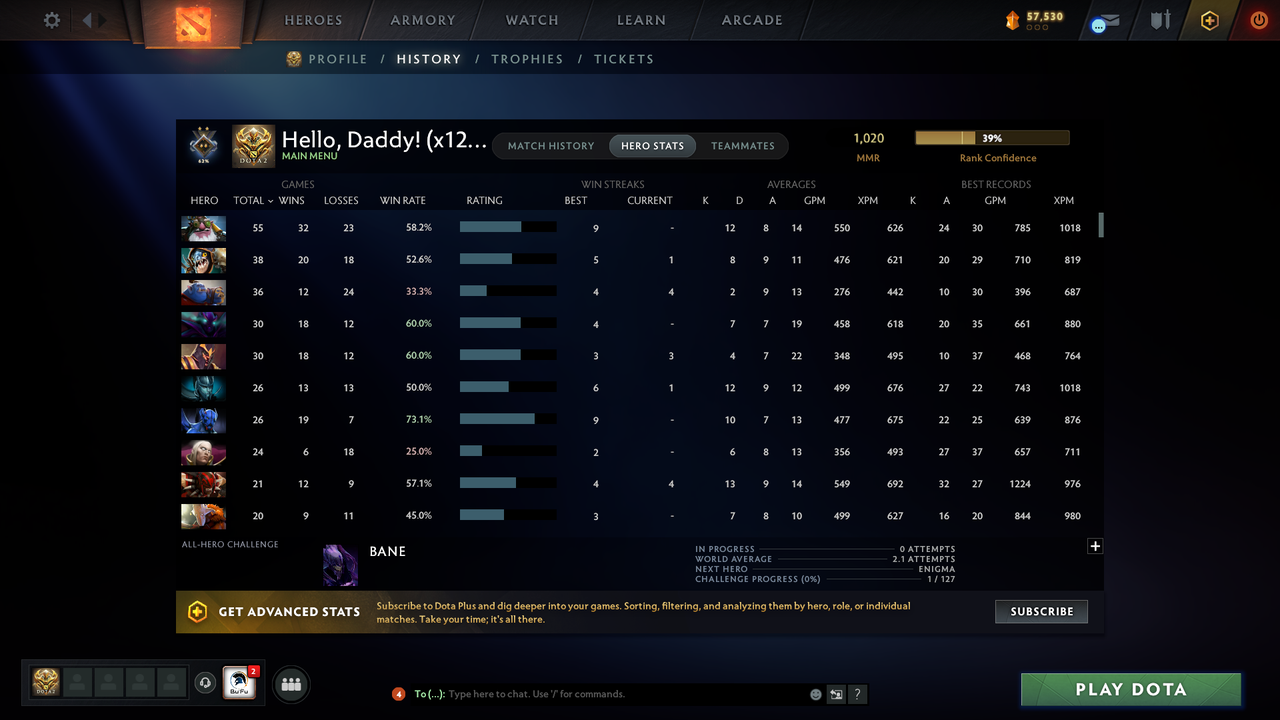Open the TOTAL column sort dropdown
Screen dimensions: 1280x720
click(x=252, y=200)
